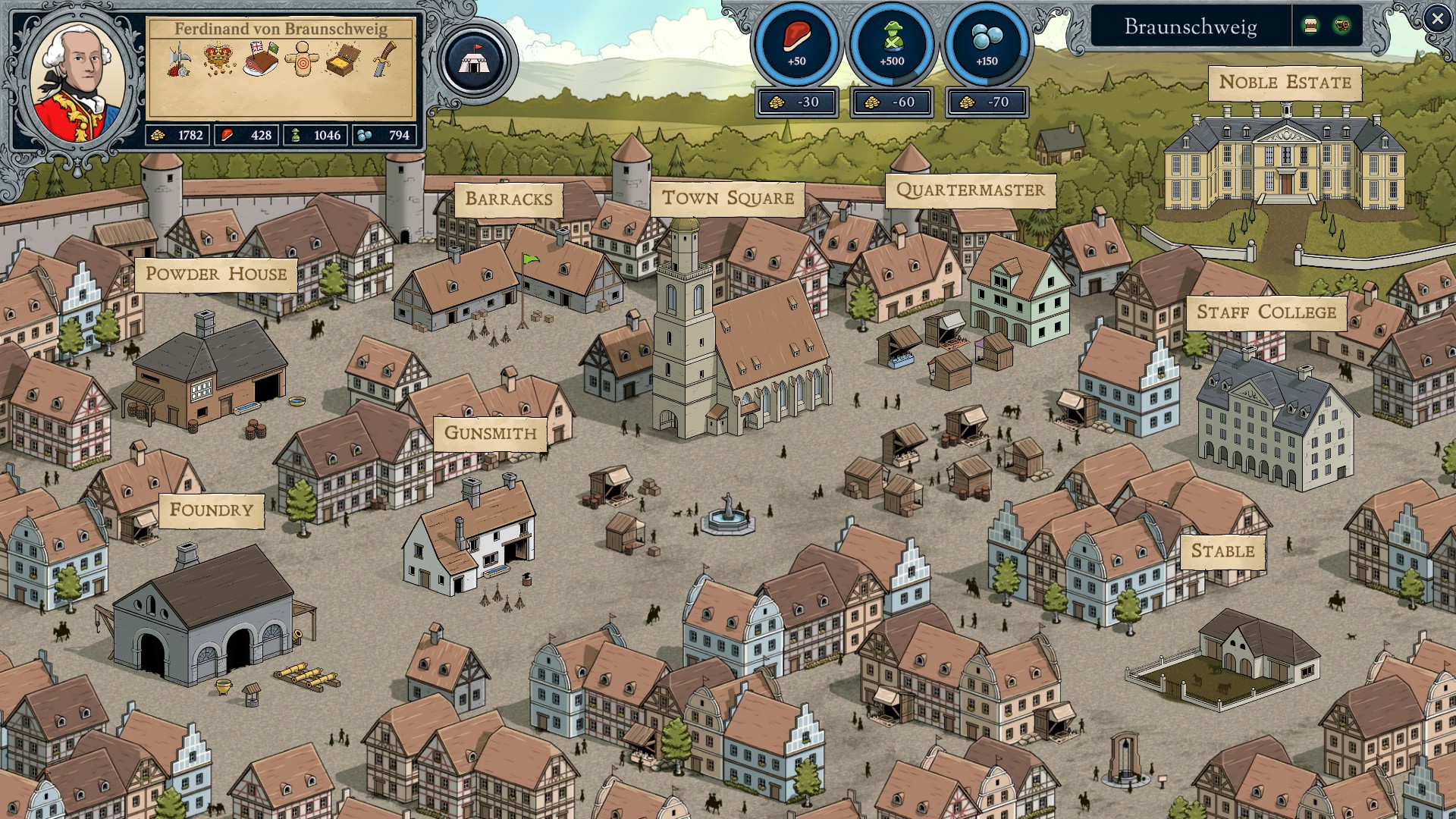Select the Powder House label

(216, 274)
